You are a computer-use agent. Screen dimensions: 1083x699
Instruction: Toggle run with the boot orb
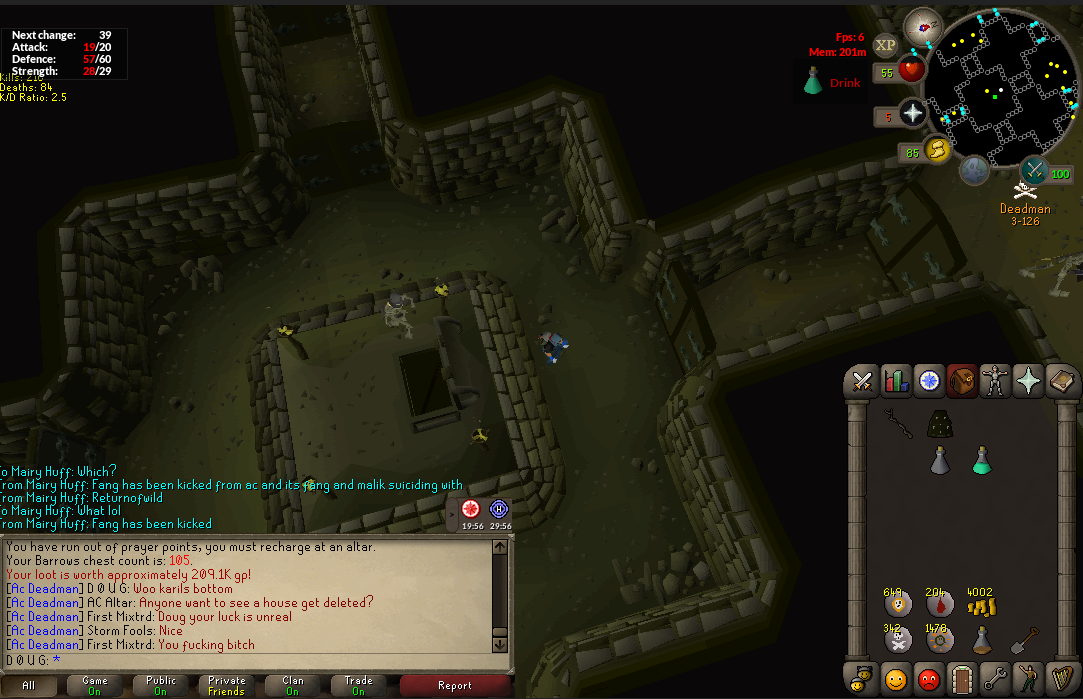coord(938,151)
